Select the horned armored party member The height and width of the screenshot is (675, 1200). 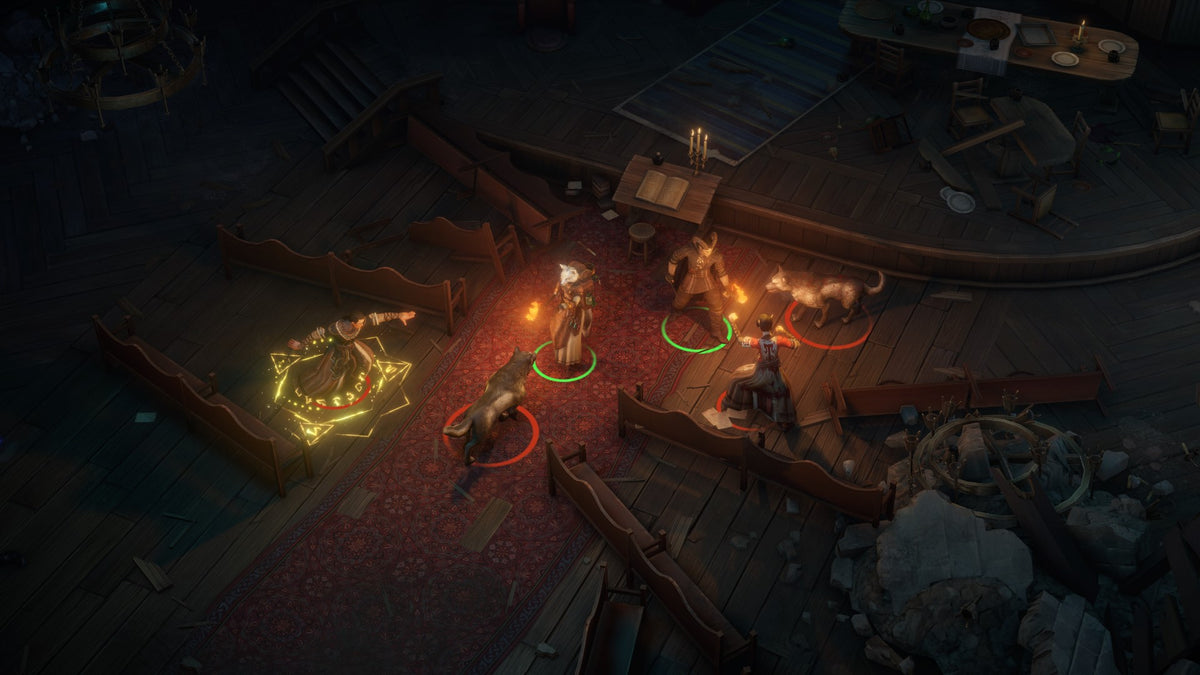699,280
